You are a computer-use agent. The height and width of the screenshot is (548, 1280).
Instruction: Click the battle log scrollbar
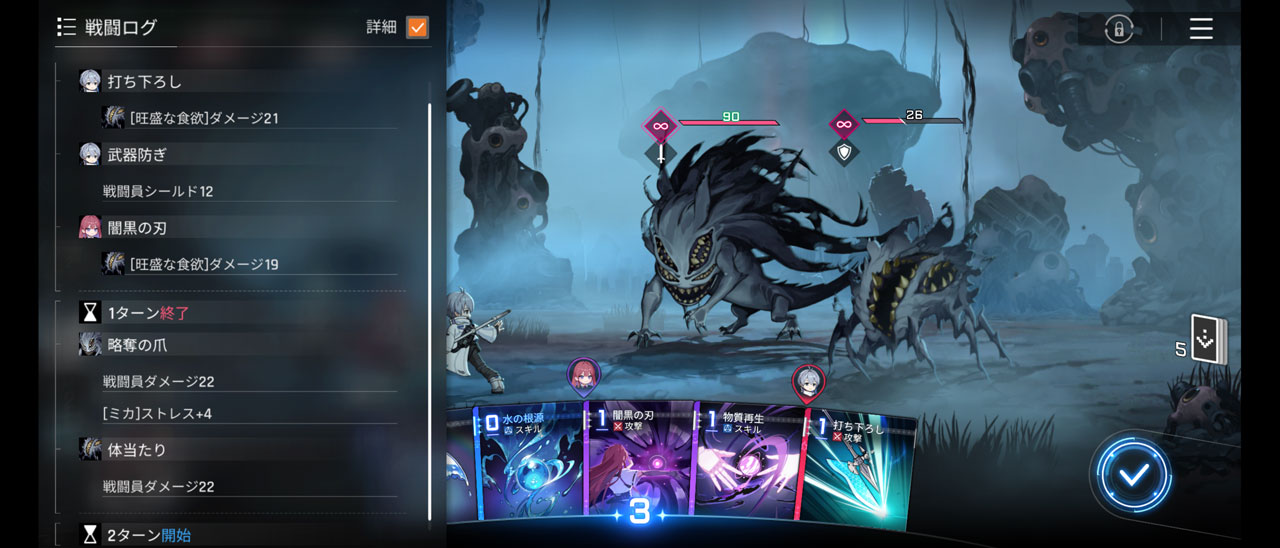430,300
